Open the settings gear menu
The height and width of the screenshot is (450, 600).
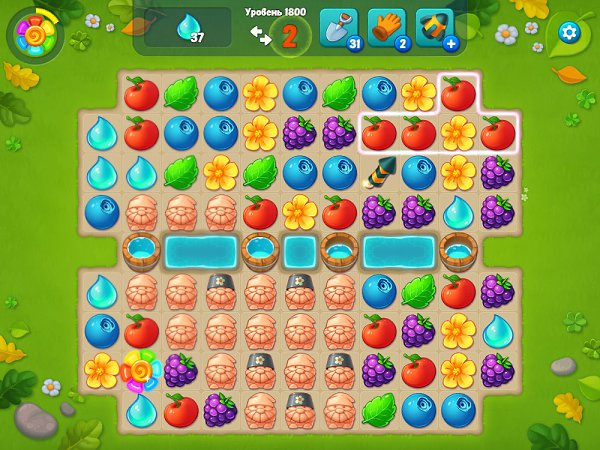[570, 32]
